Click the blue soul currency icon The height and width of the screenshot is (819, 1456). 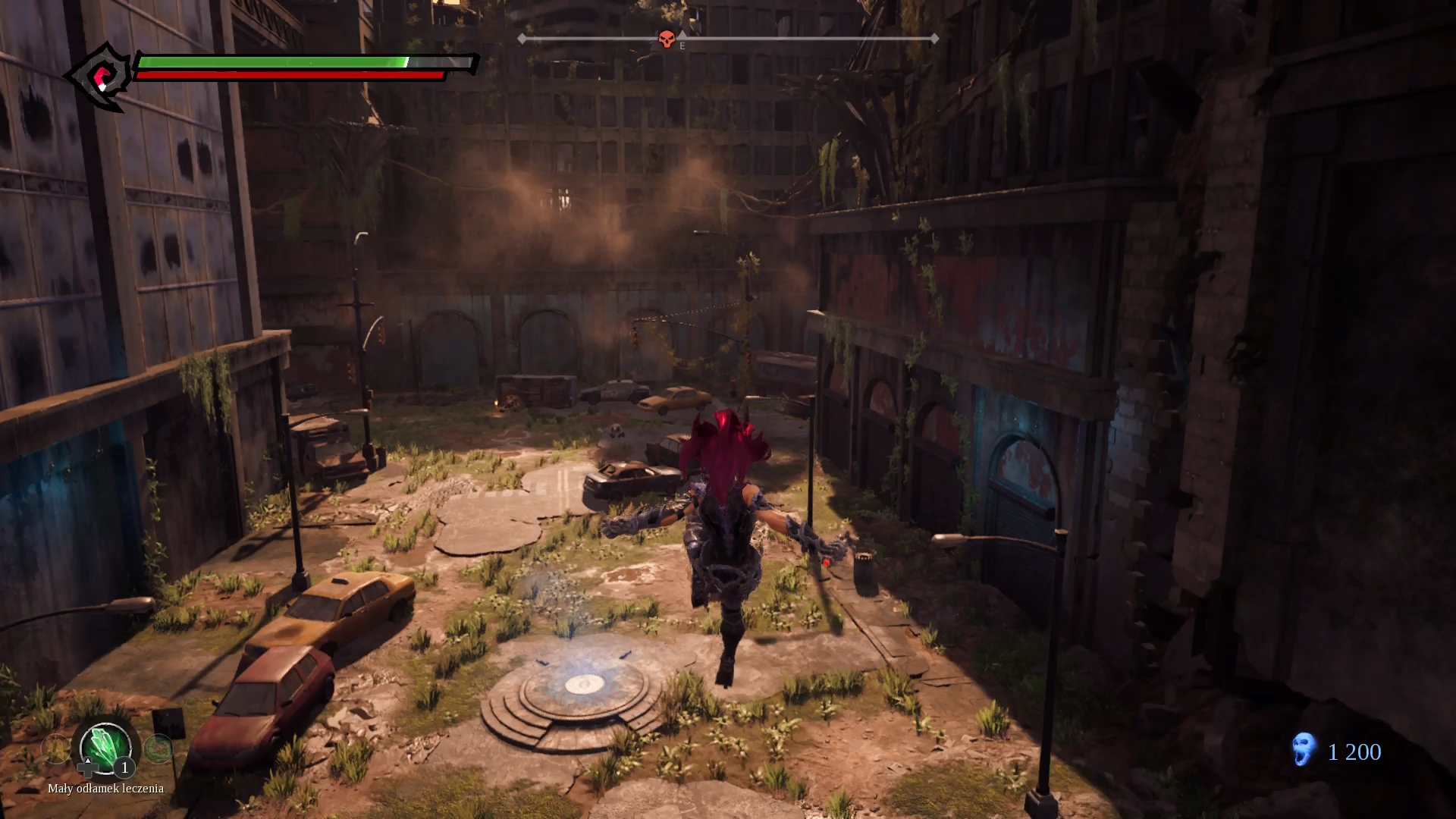point(1304,749)
